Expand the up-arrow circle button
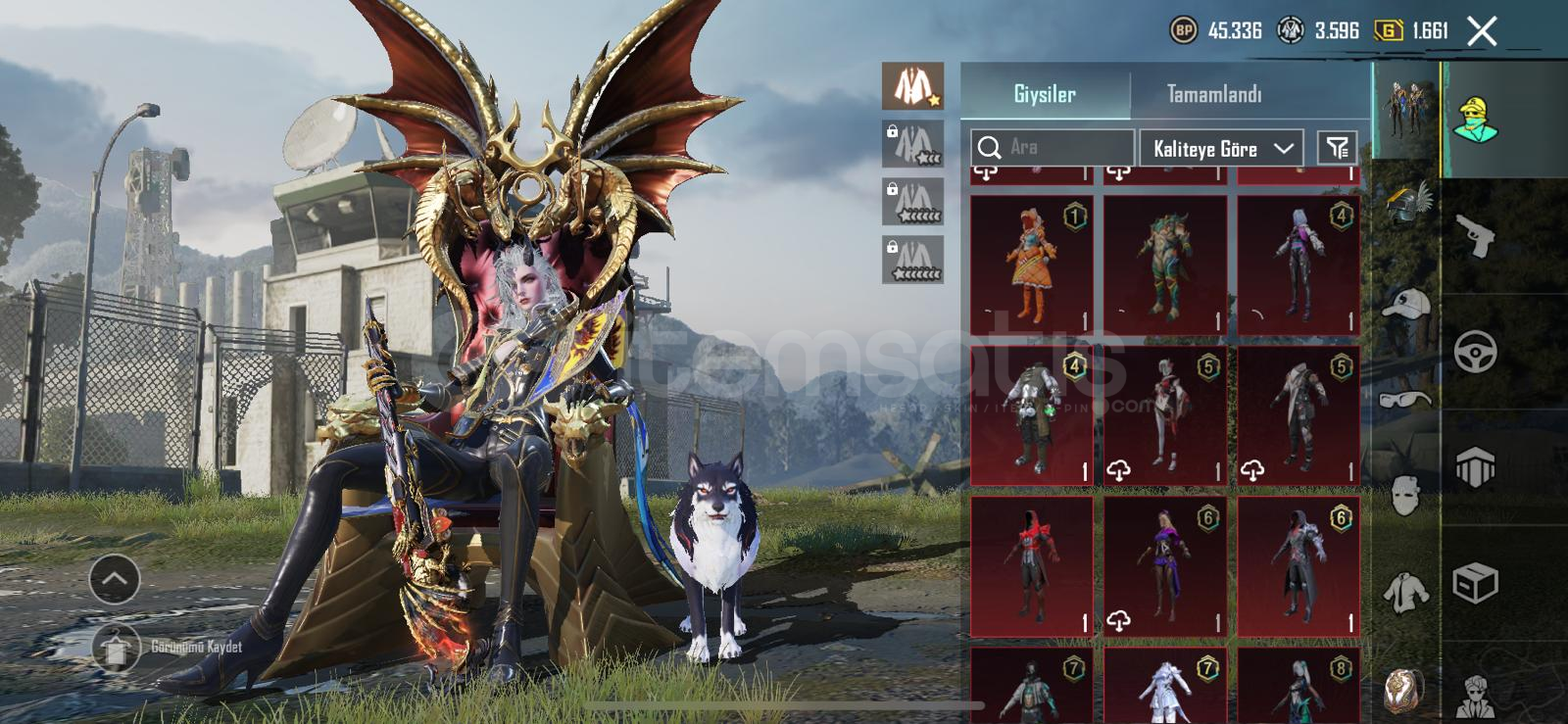 tap(115, 579)
